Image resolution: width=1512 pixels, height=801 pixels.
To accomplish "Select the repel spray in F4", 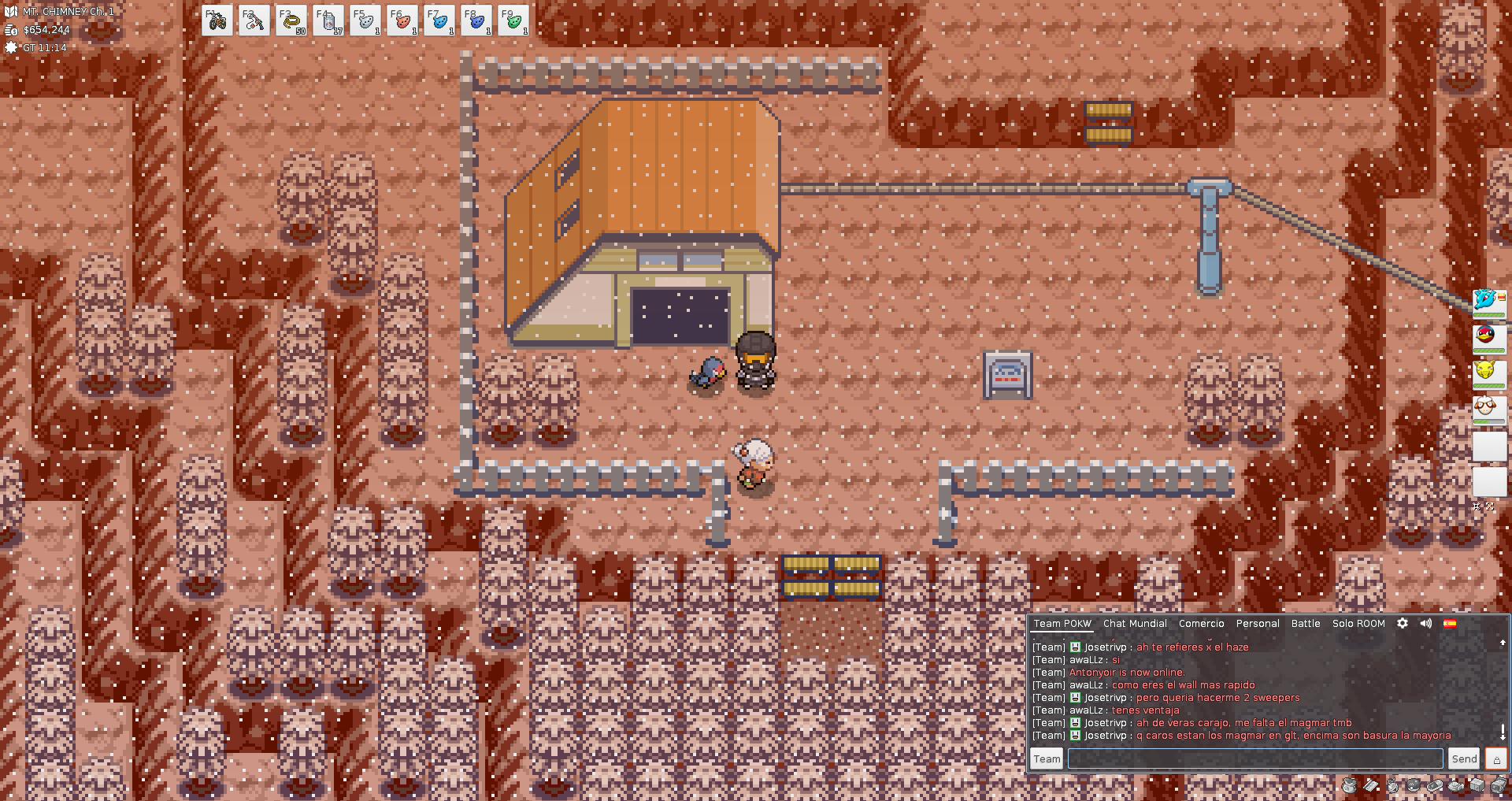I will tap(328, 21).
